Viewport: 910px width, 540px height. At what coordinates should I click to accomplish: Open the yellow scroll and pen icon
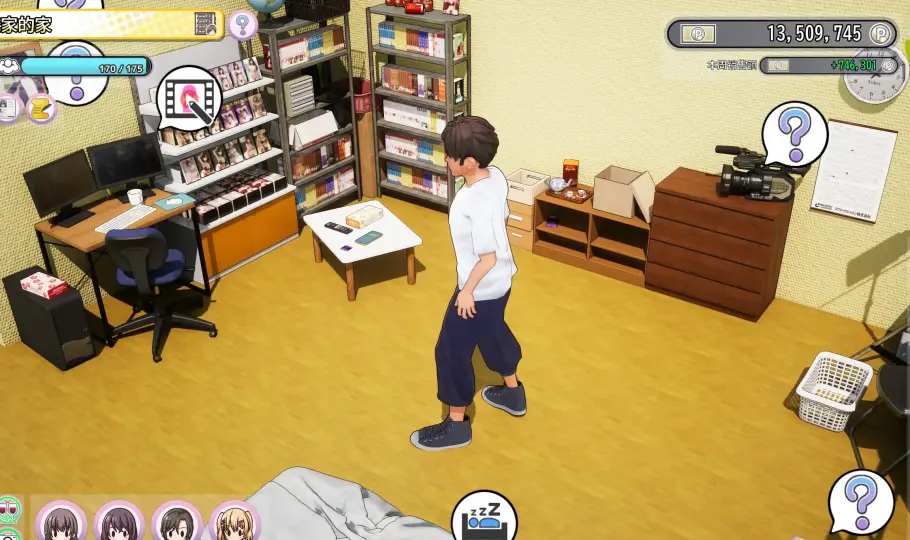coord(41,107)
